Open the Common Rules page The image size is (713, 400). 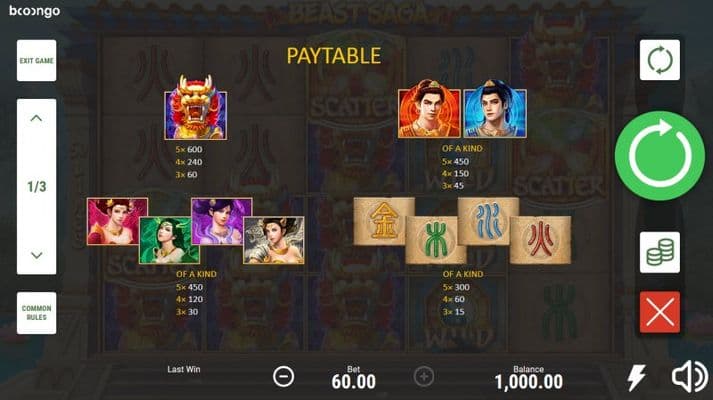click(36, 313)
